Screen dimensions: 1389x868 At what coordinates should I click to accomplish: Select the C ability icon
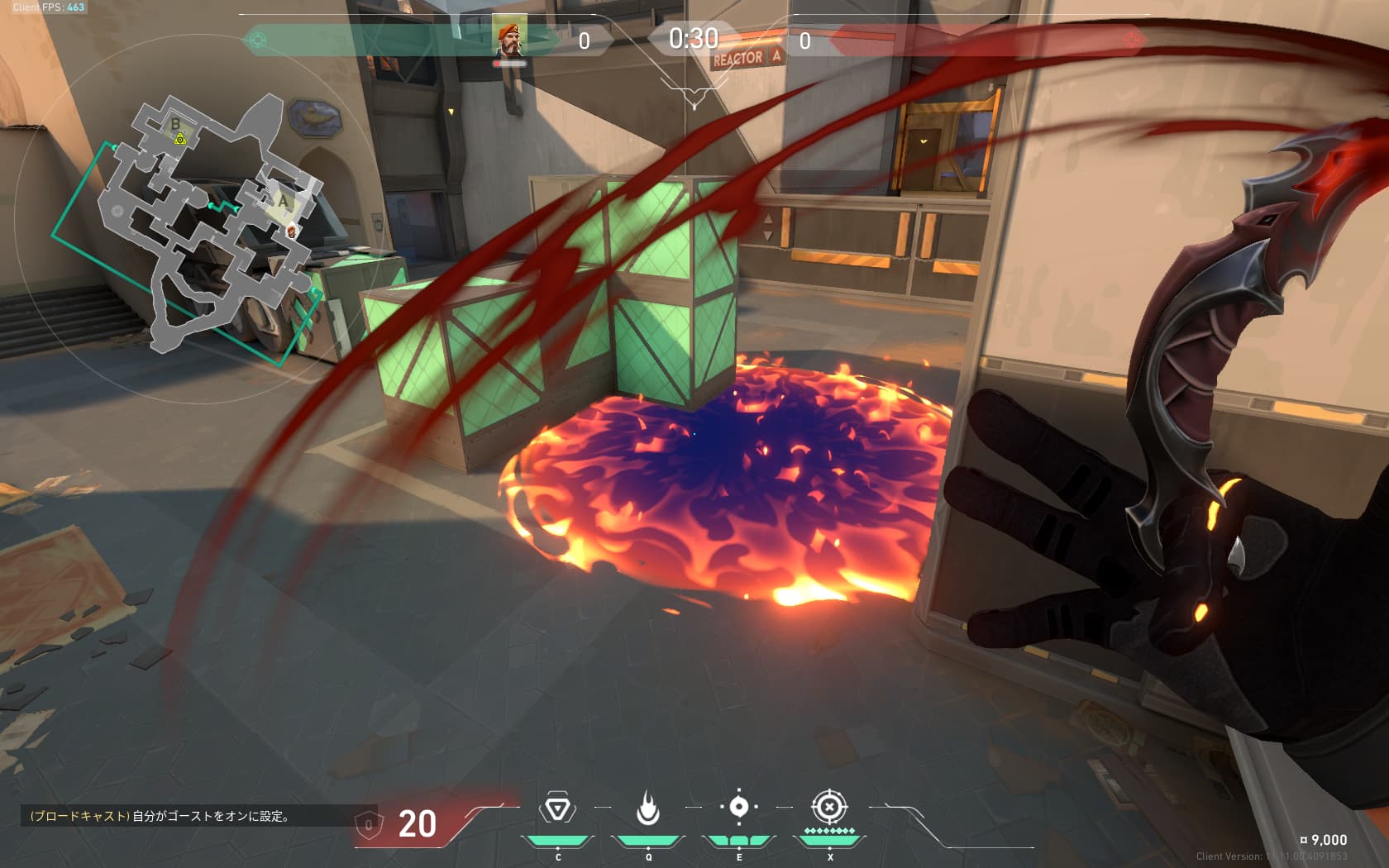(557, 808)
